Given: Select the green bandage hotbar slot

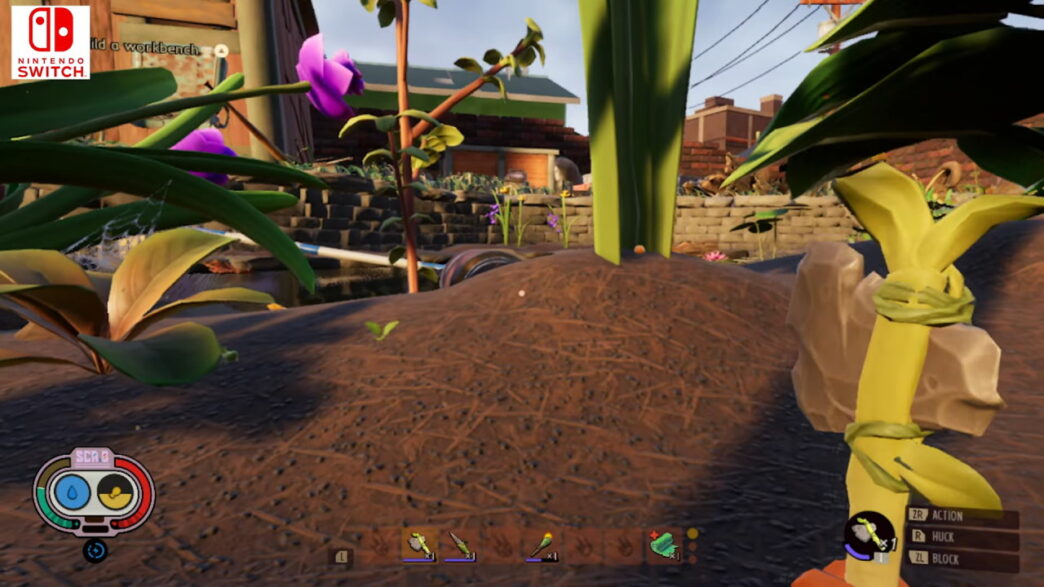Looking at the screenshot, I should click(661, 544).
